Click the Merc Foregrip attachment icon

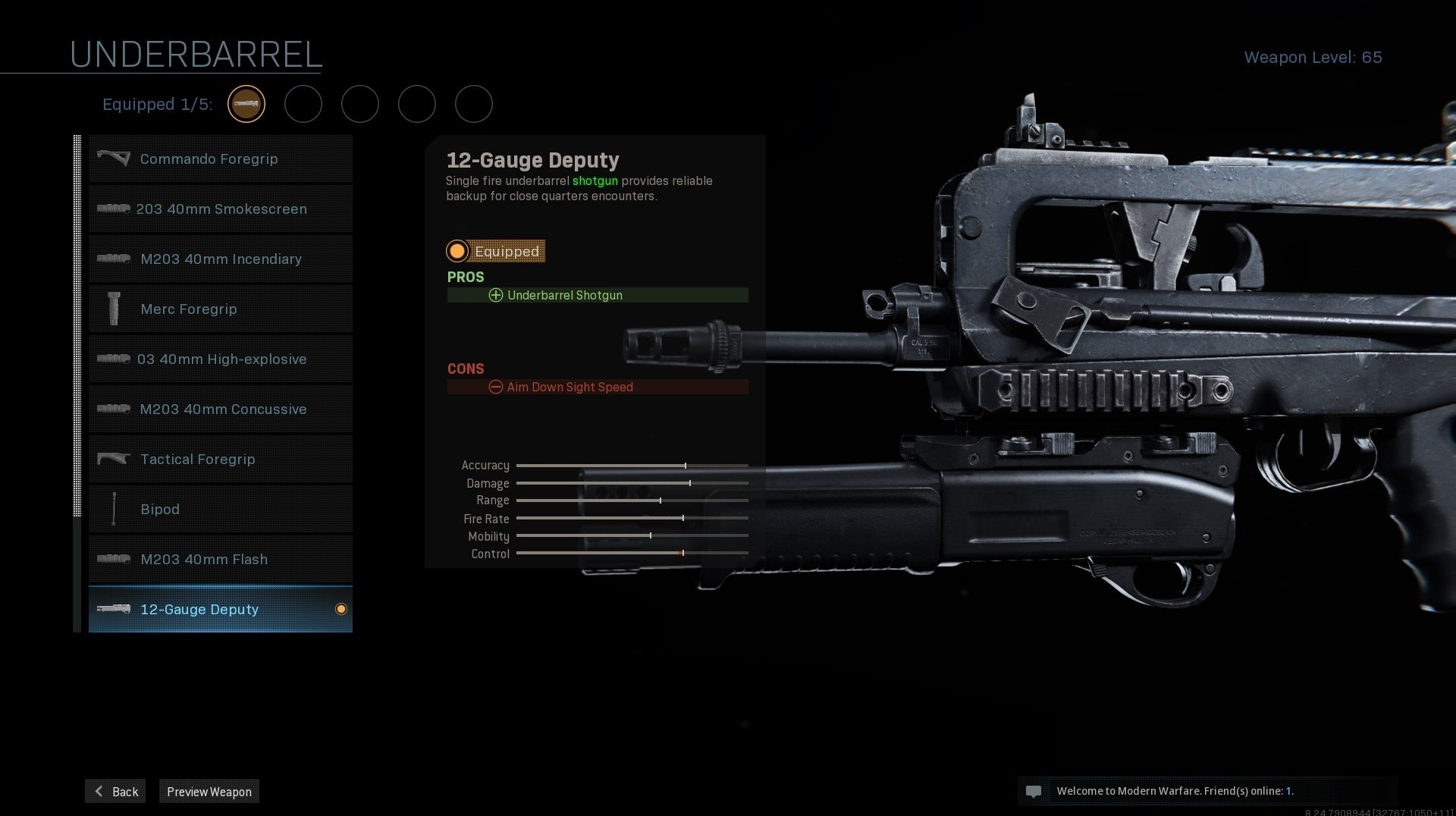[x=114, y=309]
